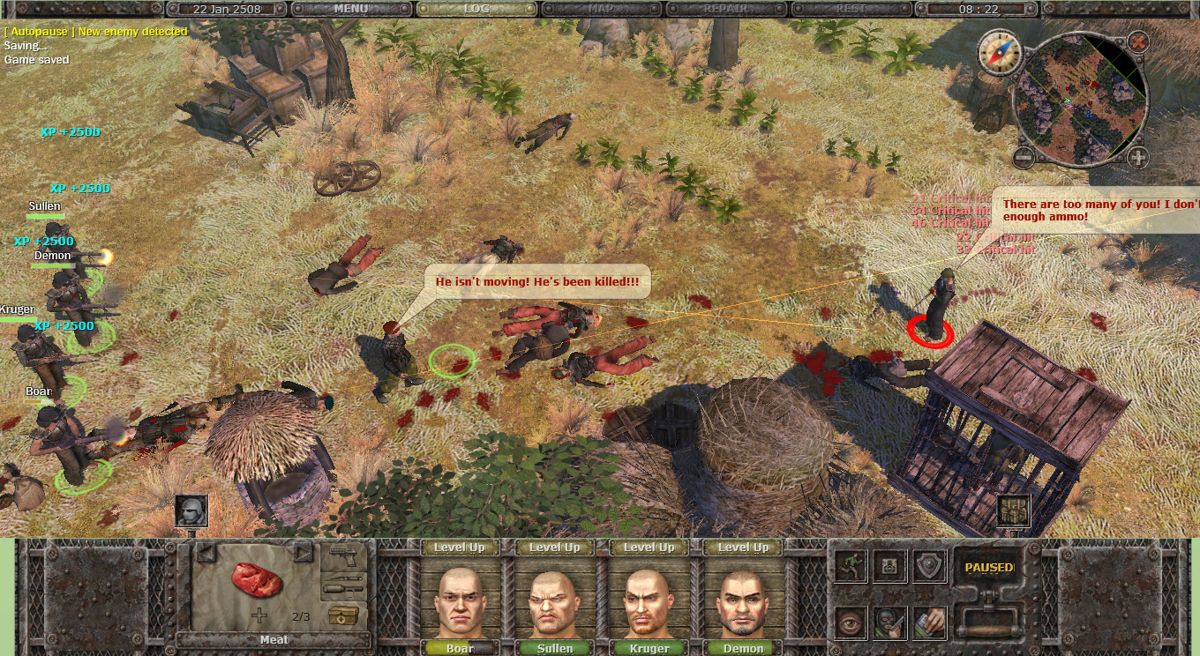1200x656 pixels.
Task: Toggle the running man movement mode
Action: pyautogui.click(x=851, y=565)
